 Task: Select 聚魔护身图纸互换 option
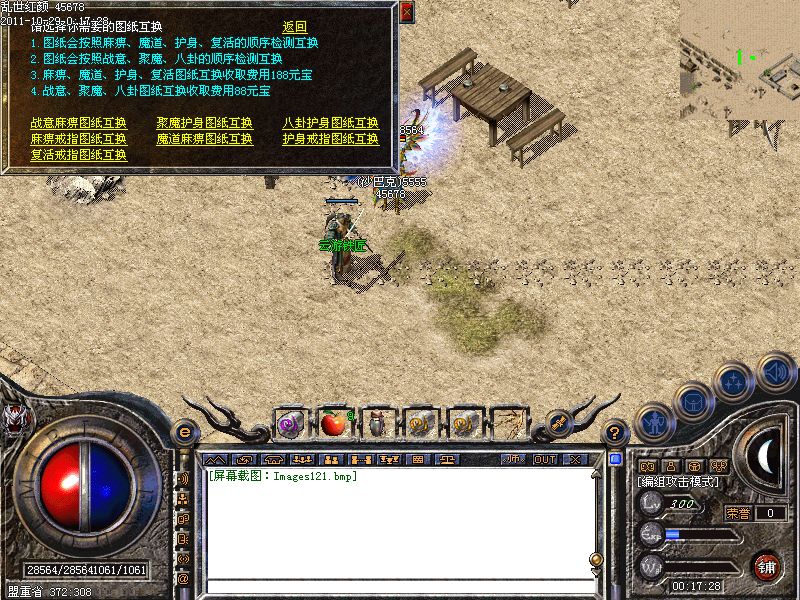pos(205,123)
